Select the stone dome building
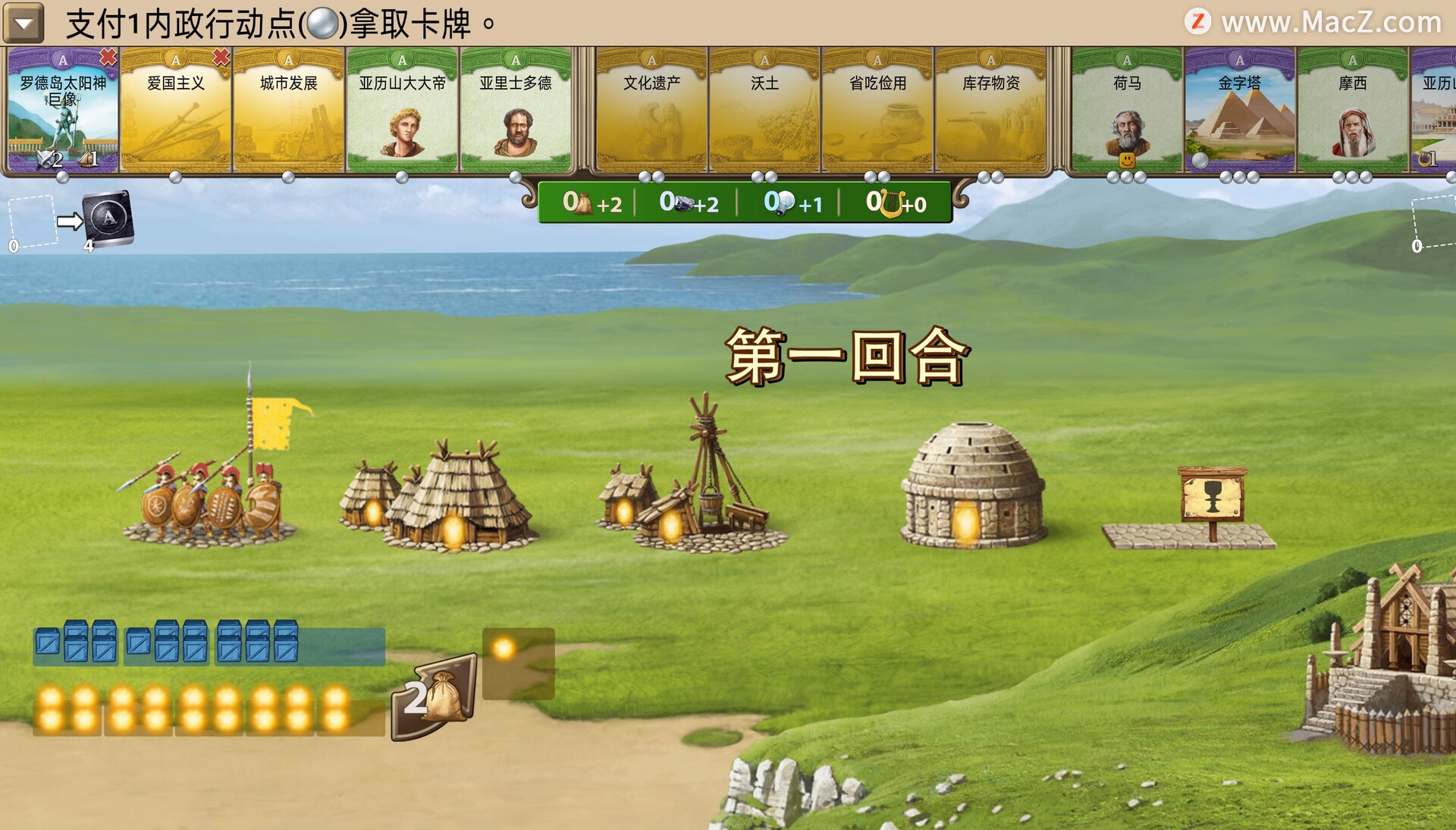1456x830 pixels. [x=974, y=486]
